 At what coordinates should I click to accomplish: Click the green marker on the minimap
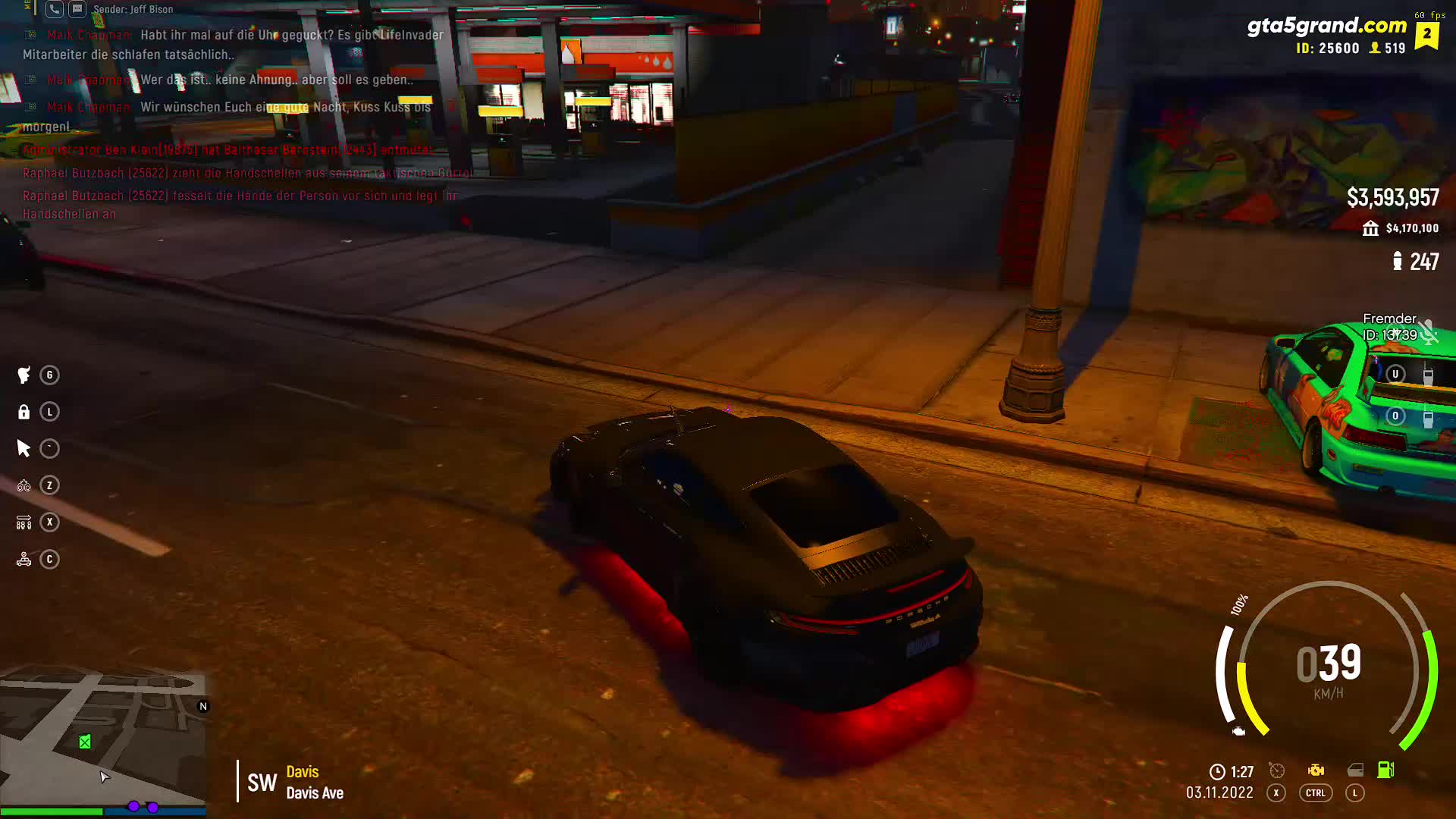85,742
